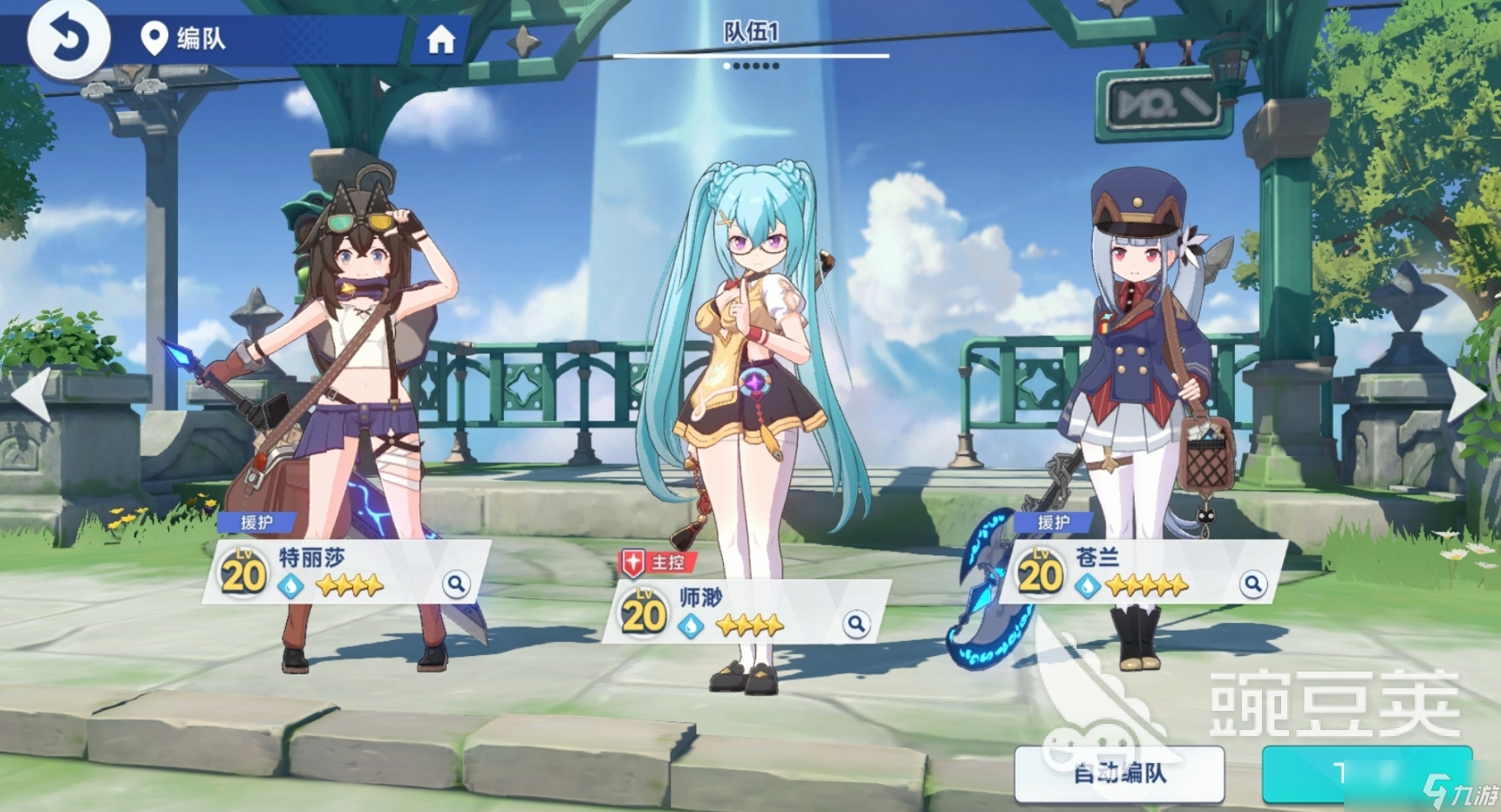
Task: Select the 苍兰 support character card
Action: coord(1143,572)
